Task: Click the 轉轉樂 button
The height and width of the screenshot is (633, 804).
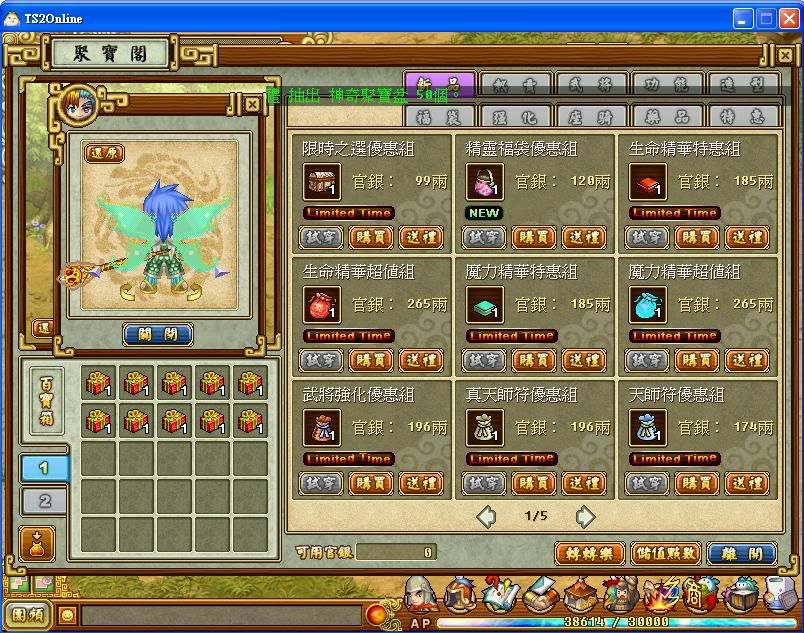Action: pos(590,553)
